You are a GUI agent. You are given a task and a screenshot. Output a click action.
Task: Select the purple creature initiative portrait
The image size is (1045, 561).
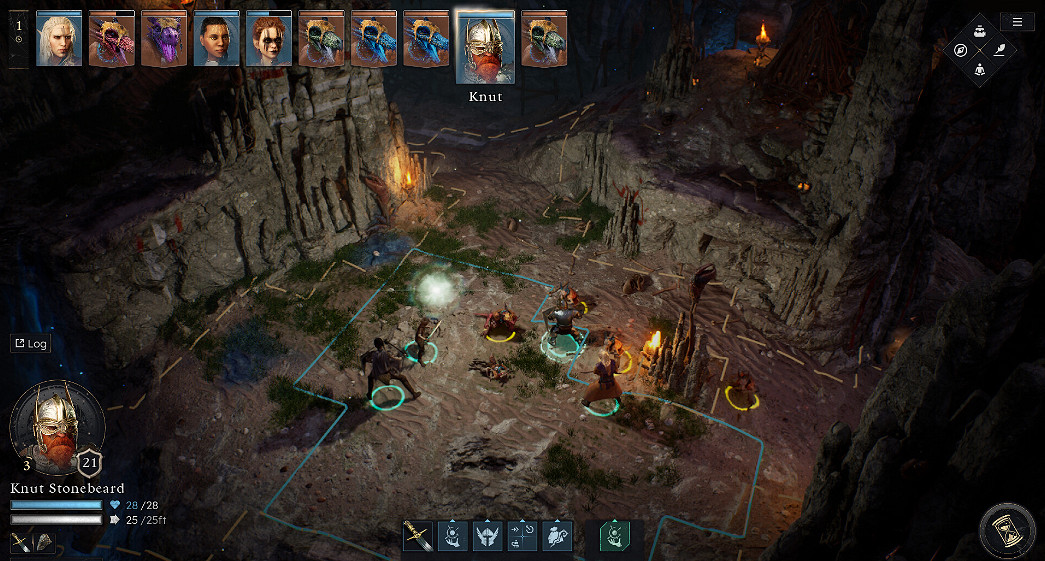[163, 39]
